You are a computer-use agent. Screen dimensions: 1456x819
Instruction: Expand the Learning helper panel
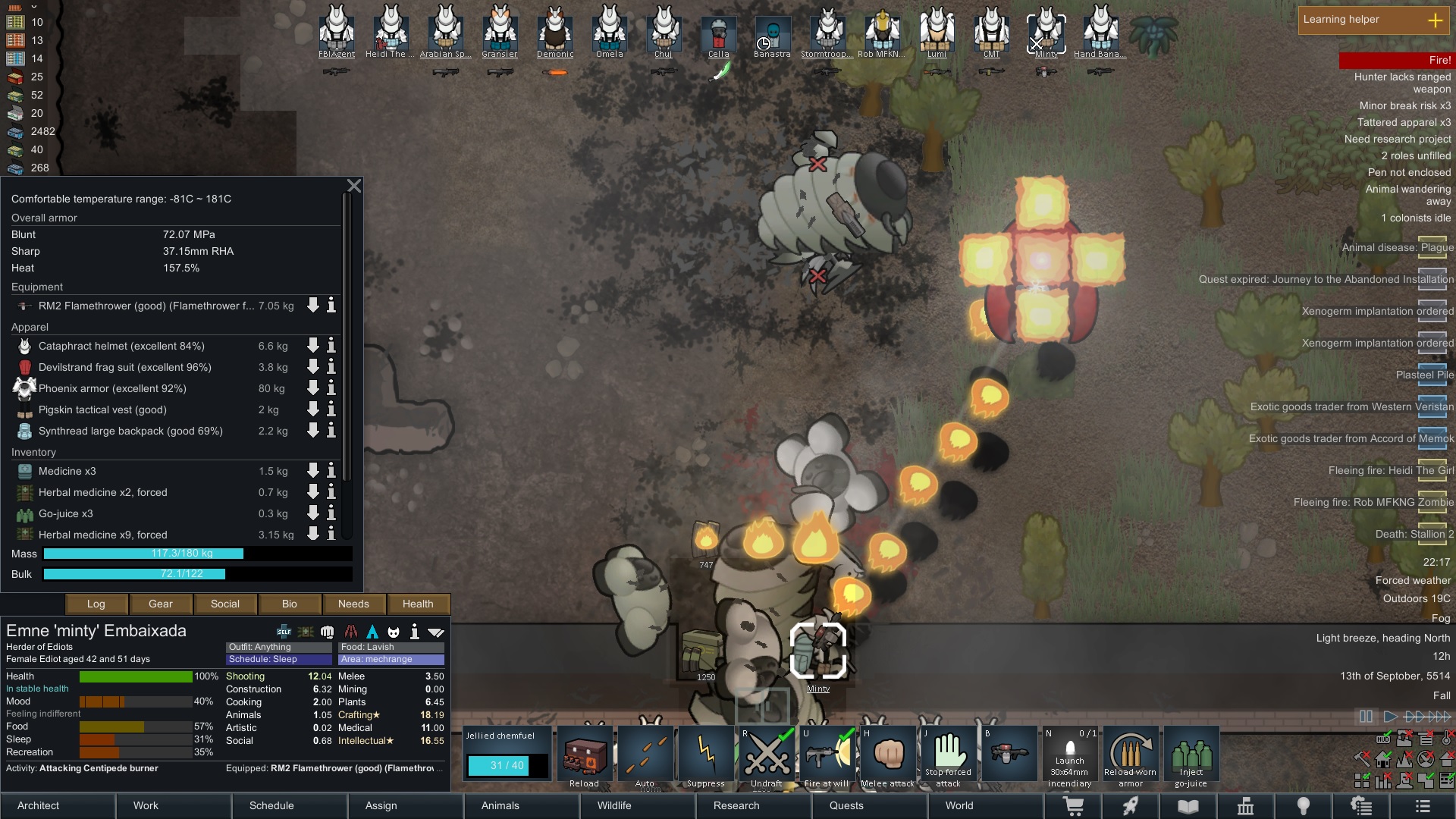pyautogui.click(x=1437, y=20)
